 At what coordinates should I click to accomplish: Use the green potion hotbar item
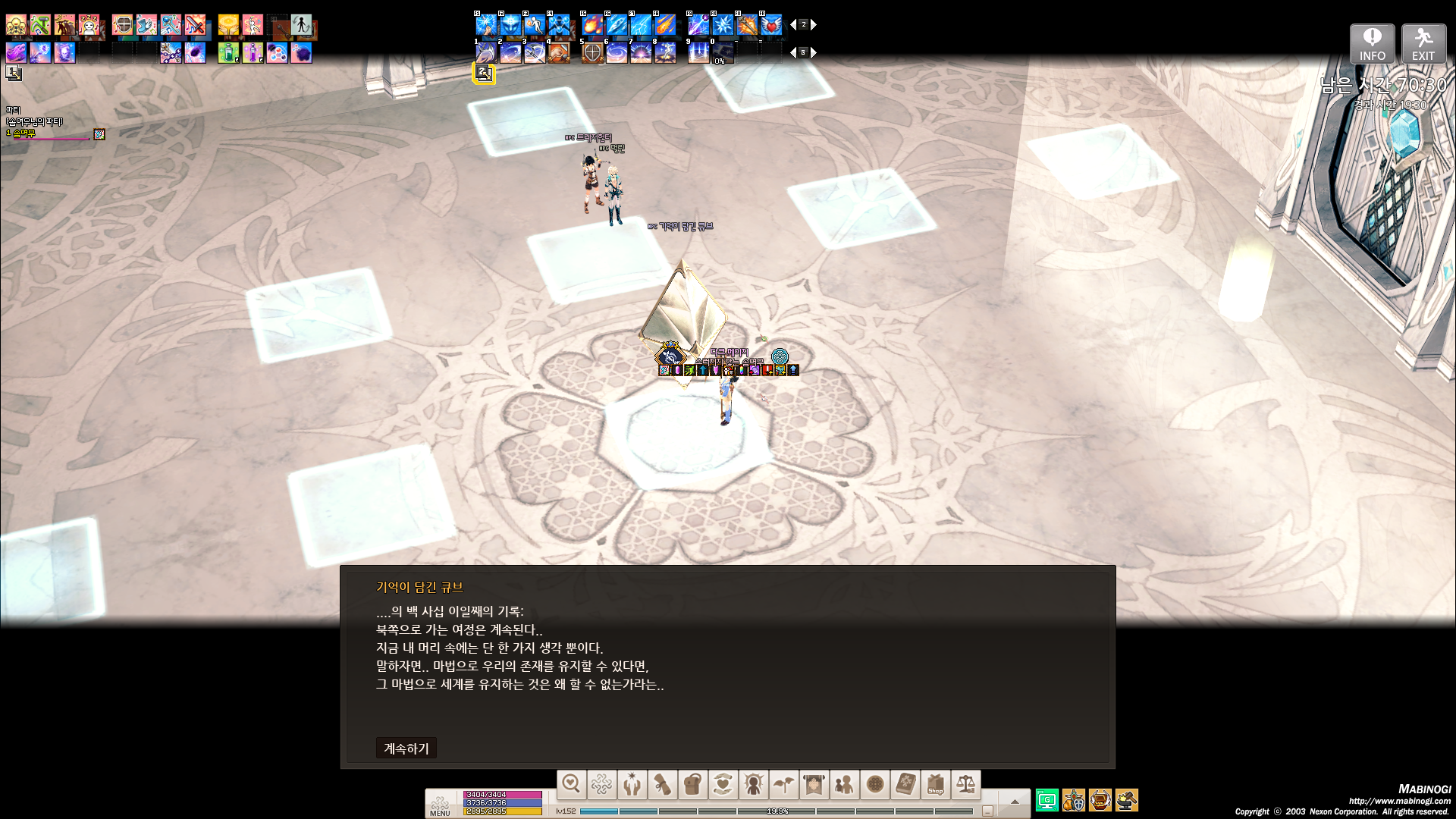pyautogui.click(x=228, y=52)
